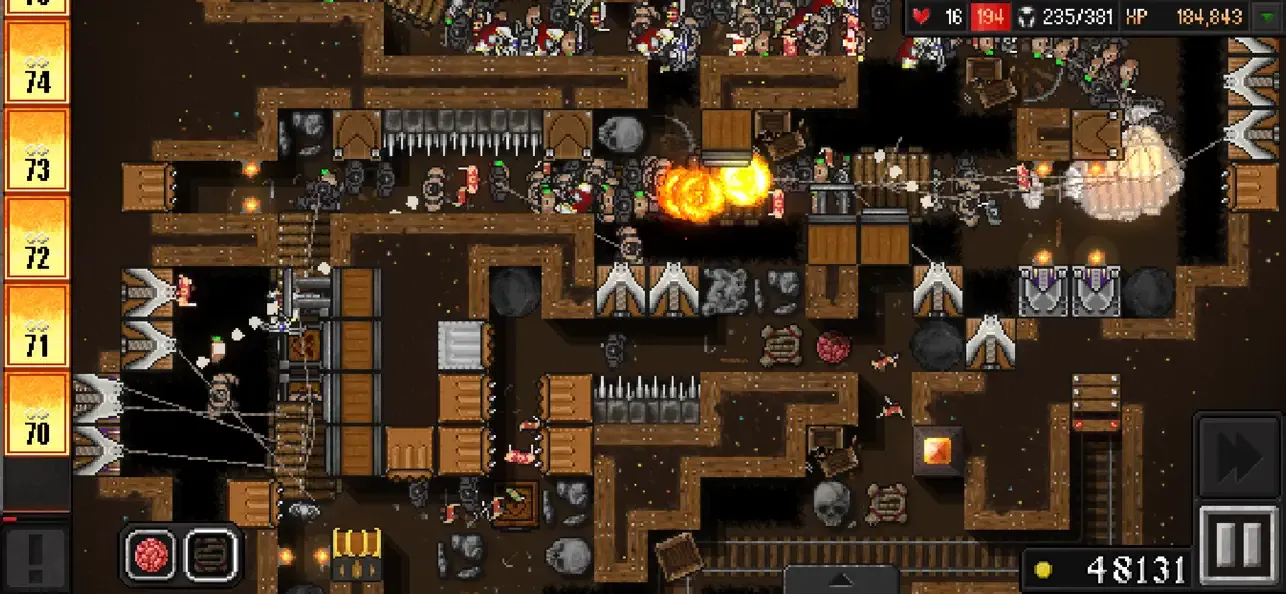Call the upcoming wave 70 tile
The height and width of the screenshot is (594, 1286).
[x=37, y=413]
